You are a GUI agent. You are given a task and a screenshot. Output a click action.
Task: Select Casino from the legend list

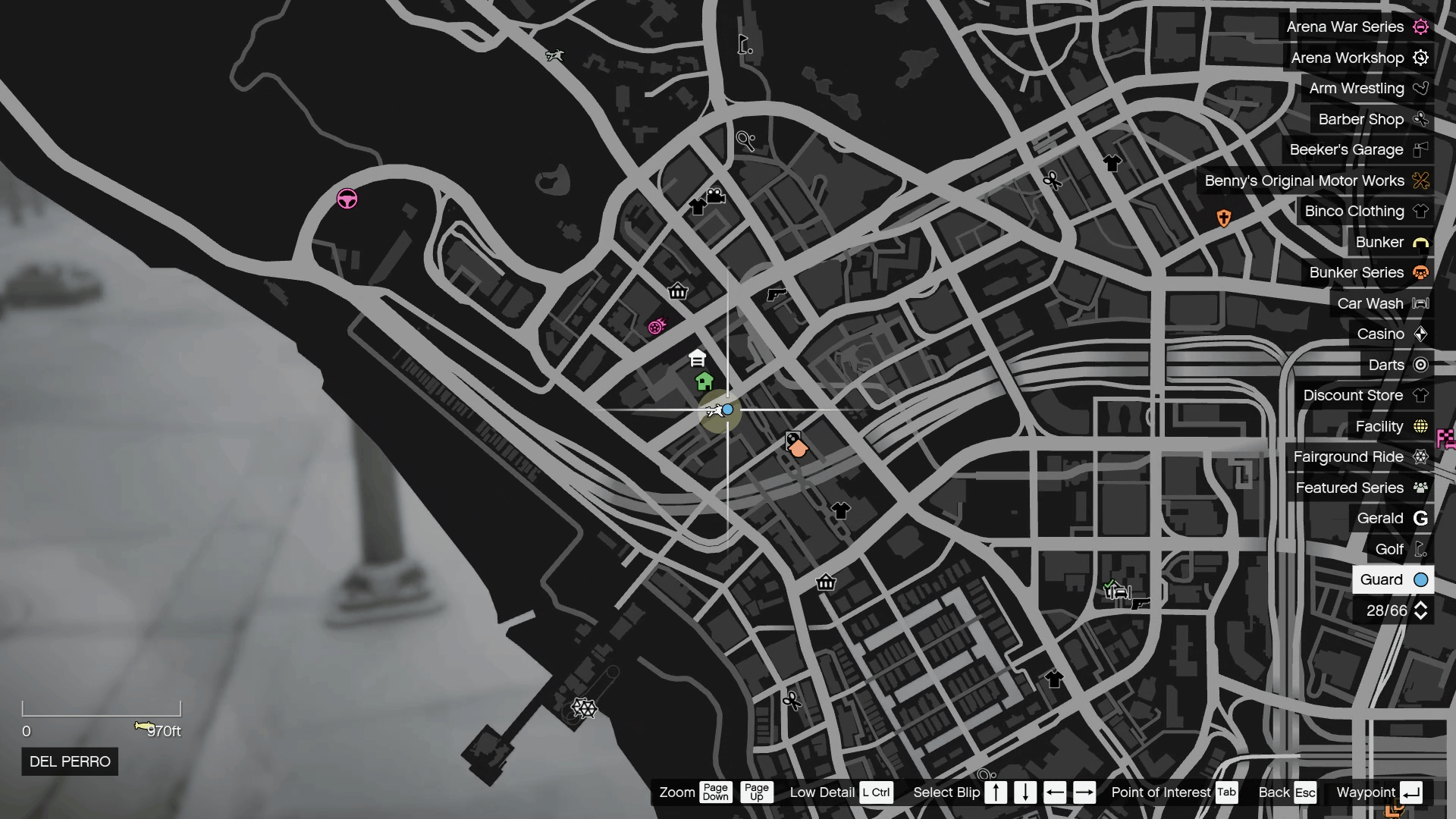[x=1382, y=334]
